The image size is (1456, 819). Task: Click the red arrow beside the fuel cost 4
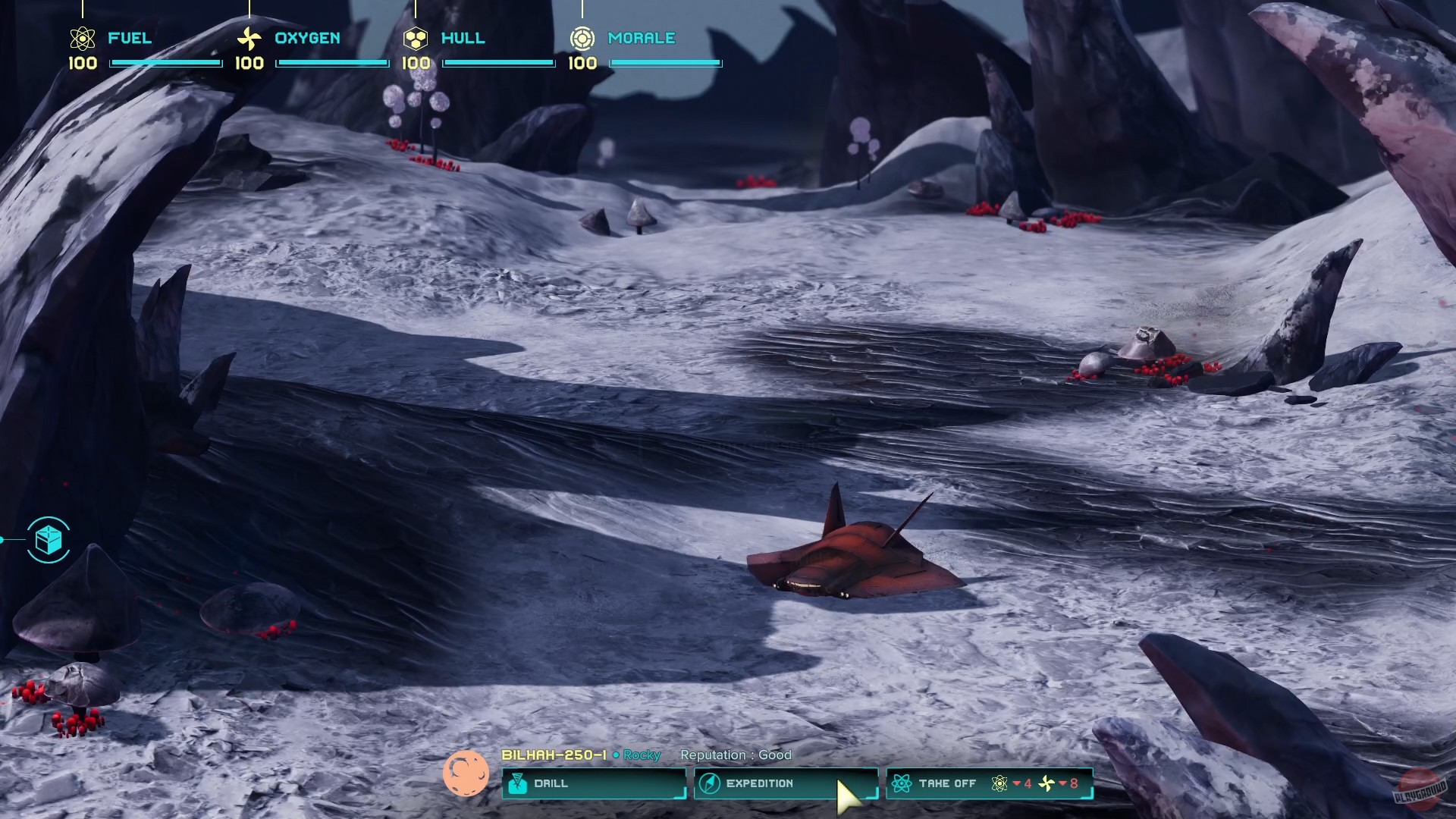pos(1017,783)
